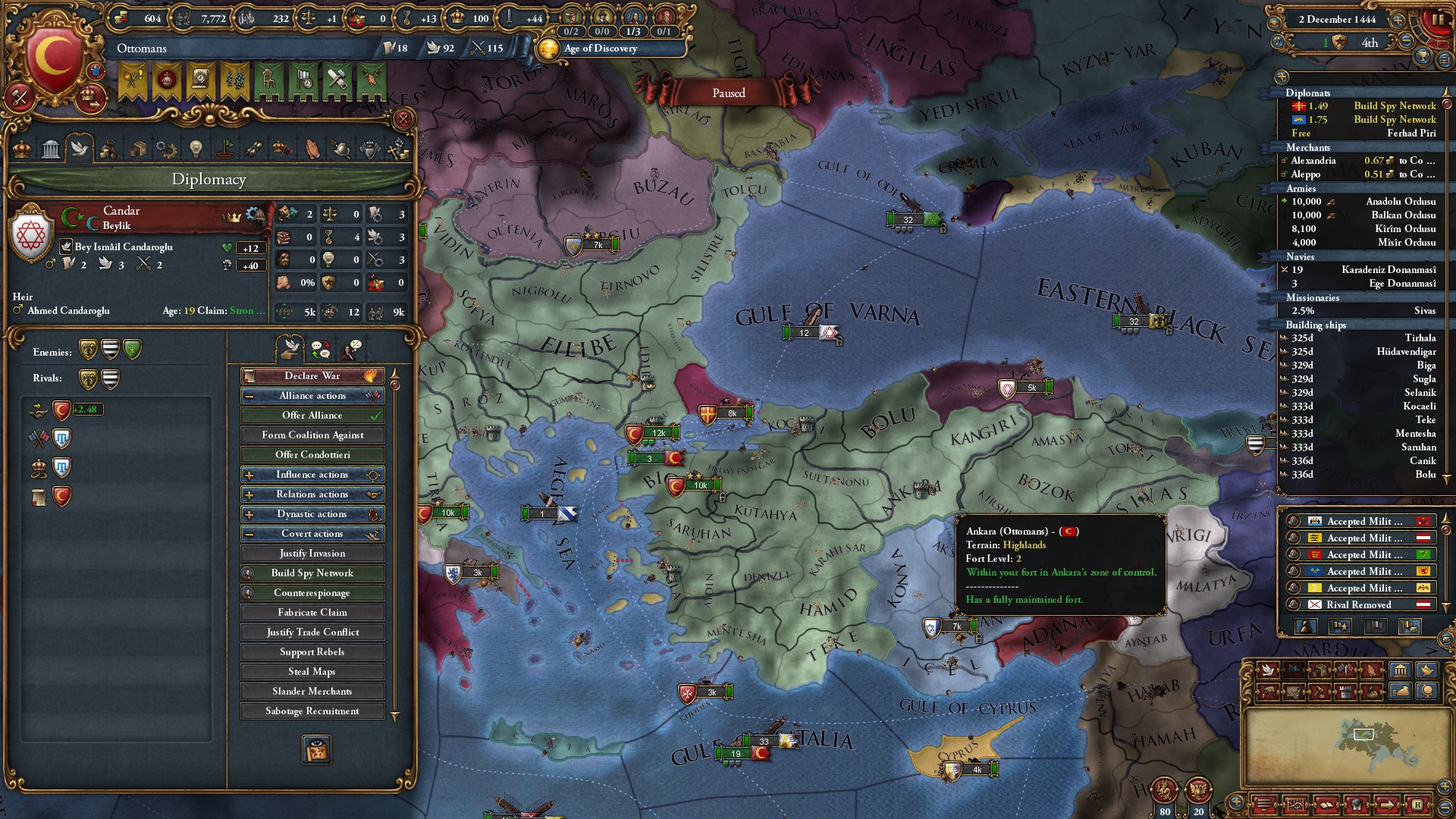Expand the Relations actions category
The width and height of the screenshot is (1456, 819).
312,494
